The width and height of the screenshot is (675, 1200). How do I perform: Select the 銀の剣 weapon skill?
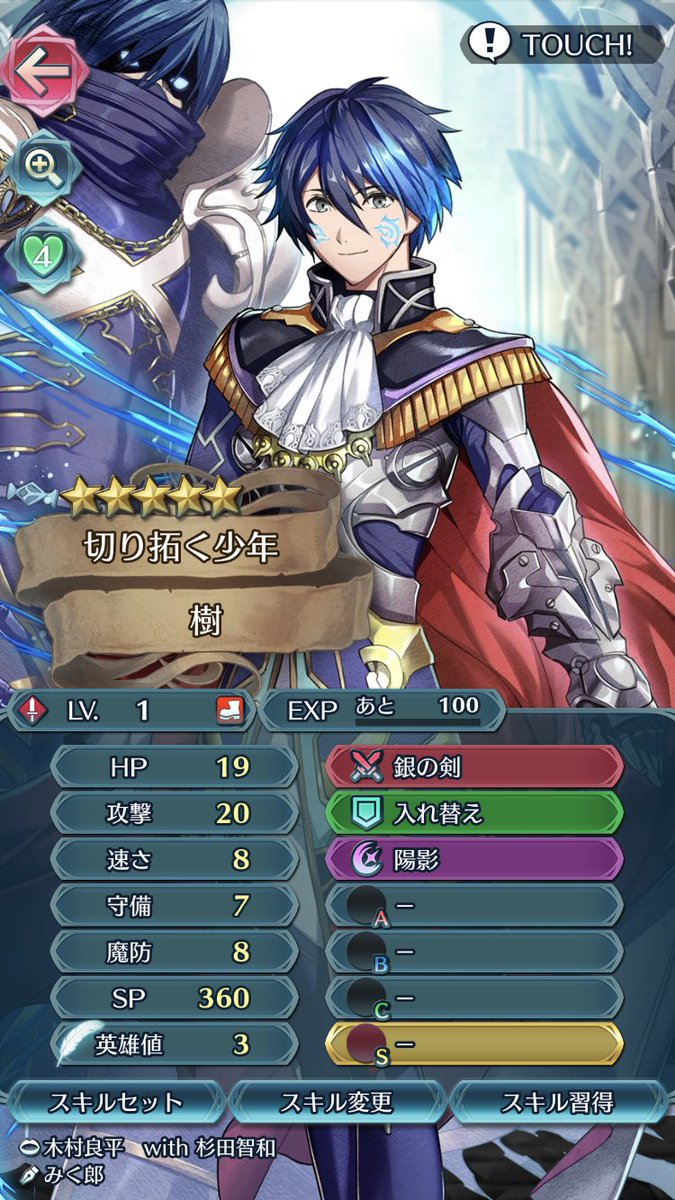click(474, 767)
